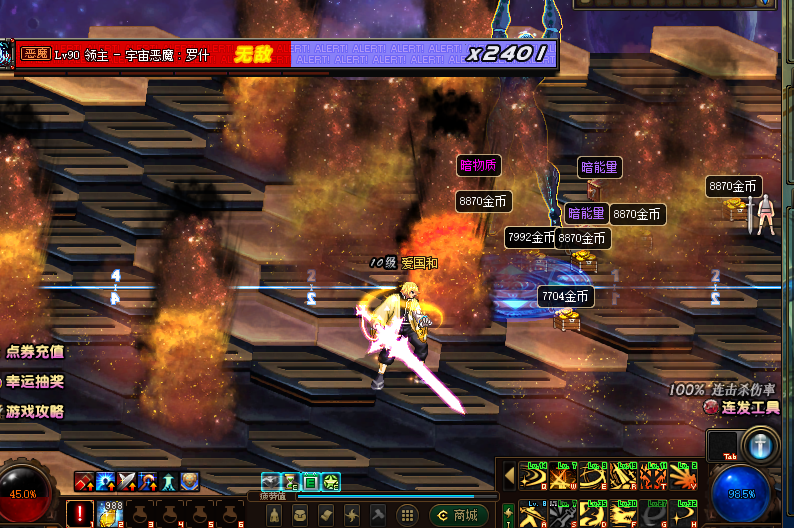Open the 商城 shop

[460, 515]
